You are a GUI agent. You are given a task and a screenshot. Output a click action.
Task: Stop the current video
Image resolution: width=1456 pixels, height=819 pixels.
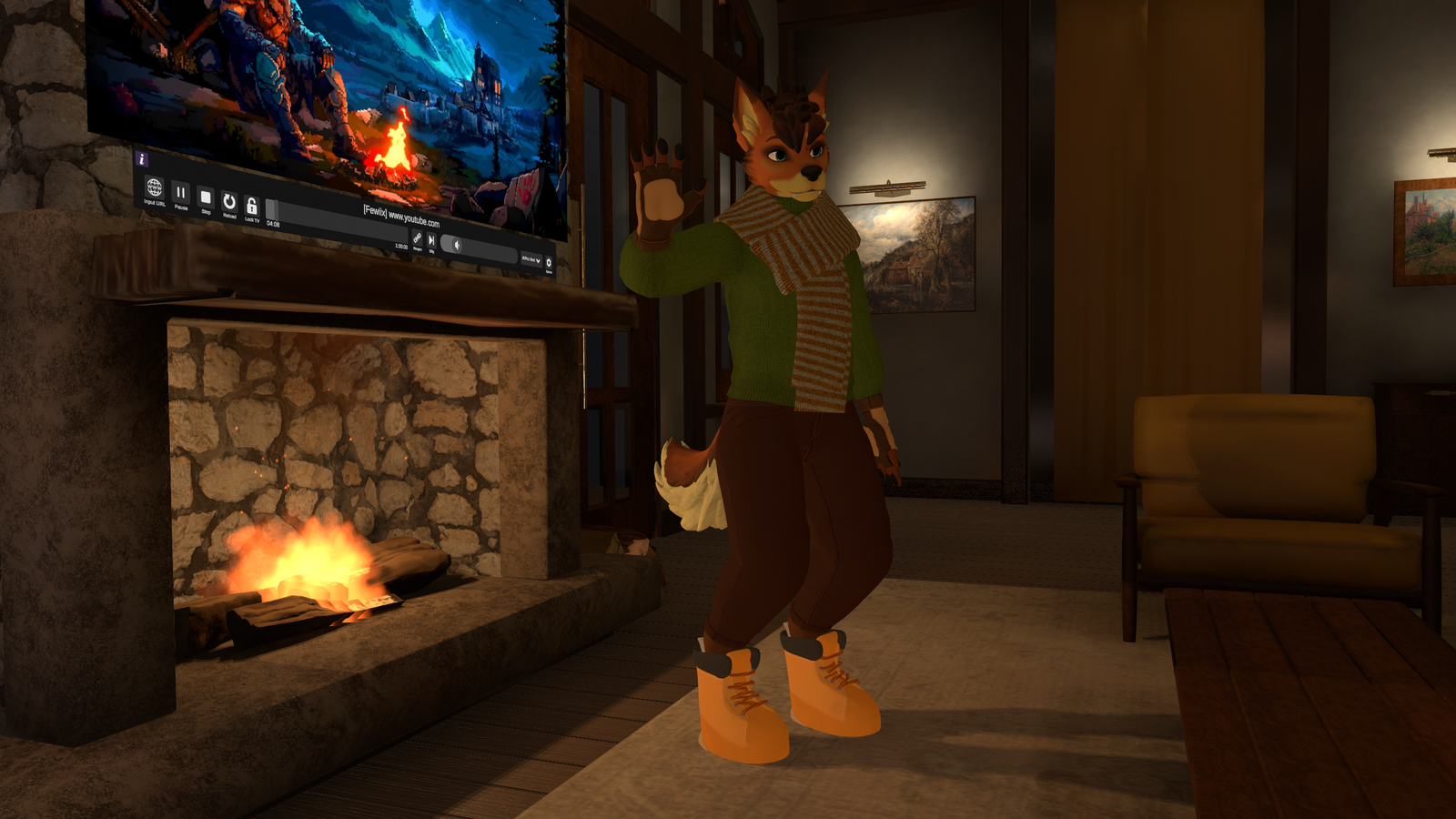(x=207, y=197)
